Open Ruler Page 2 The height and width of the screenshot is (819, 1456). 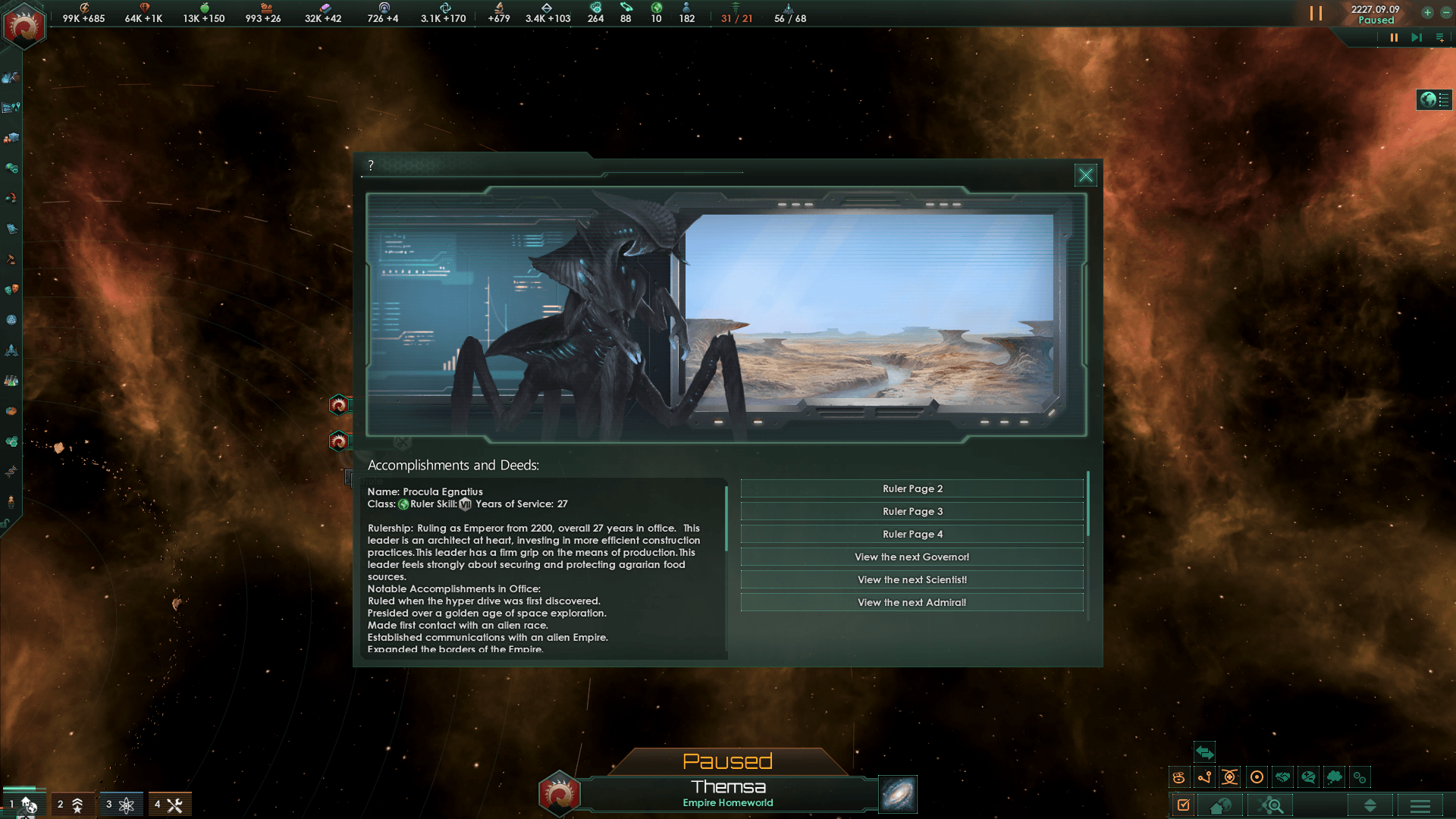pyautogui.click(x=912, y=489)
